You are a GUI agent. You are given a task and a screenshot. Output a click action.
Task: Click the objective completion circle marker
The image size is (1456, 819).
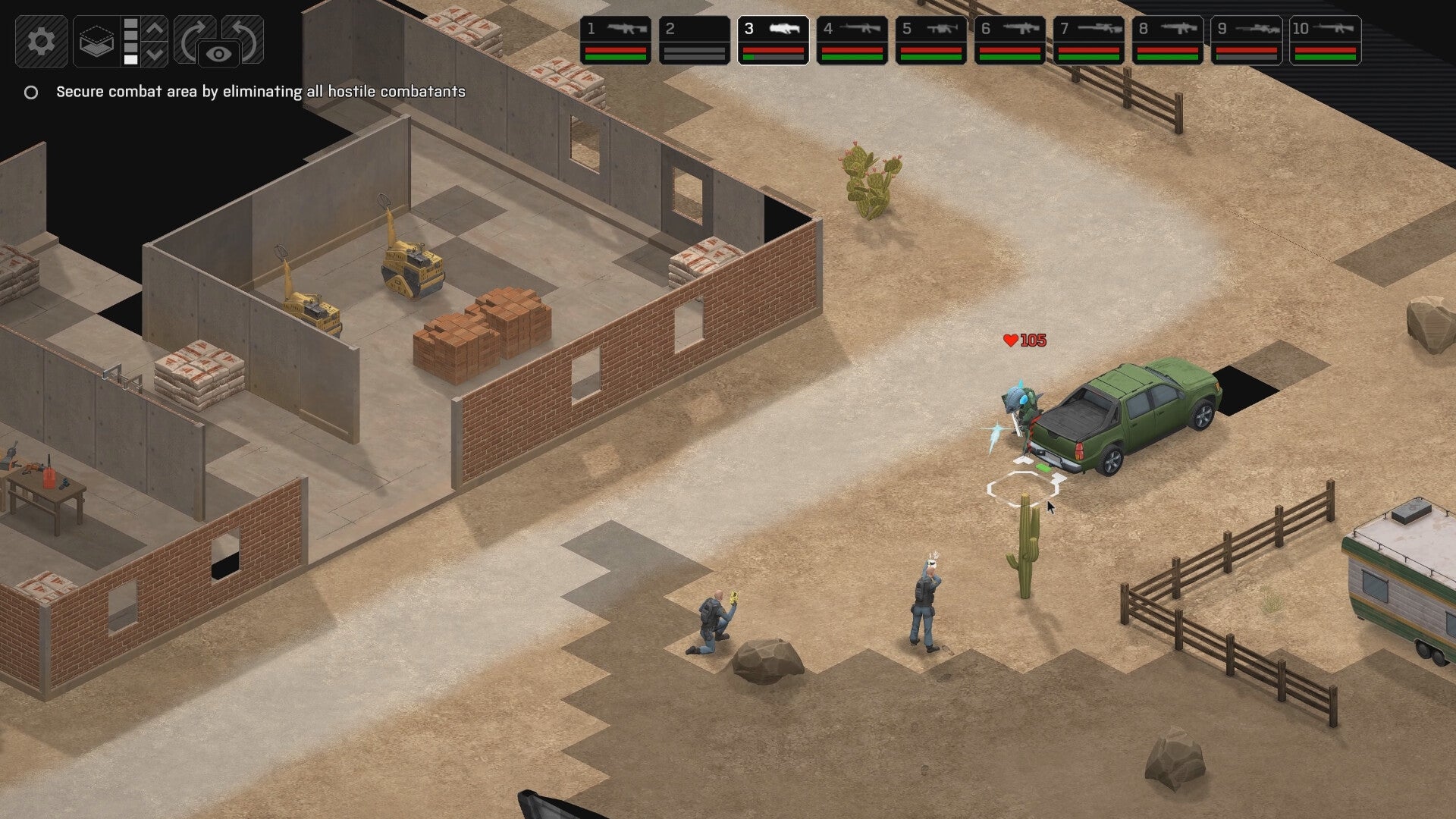pos(31,93)
